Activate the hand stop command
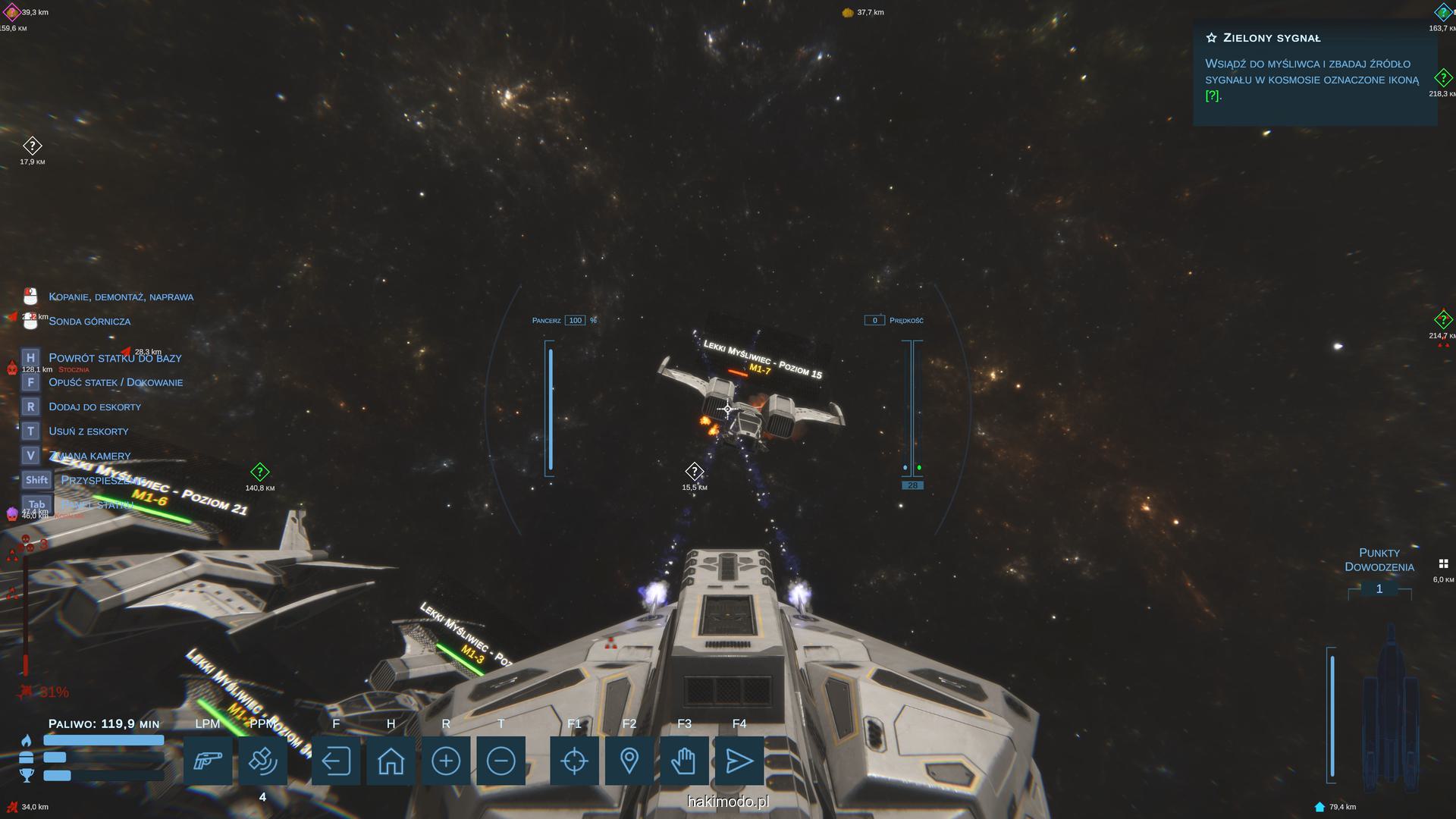 point(684,761)
